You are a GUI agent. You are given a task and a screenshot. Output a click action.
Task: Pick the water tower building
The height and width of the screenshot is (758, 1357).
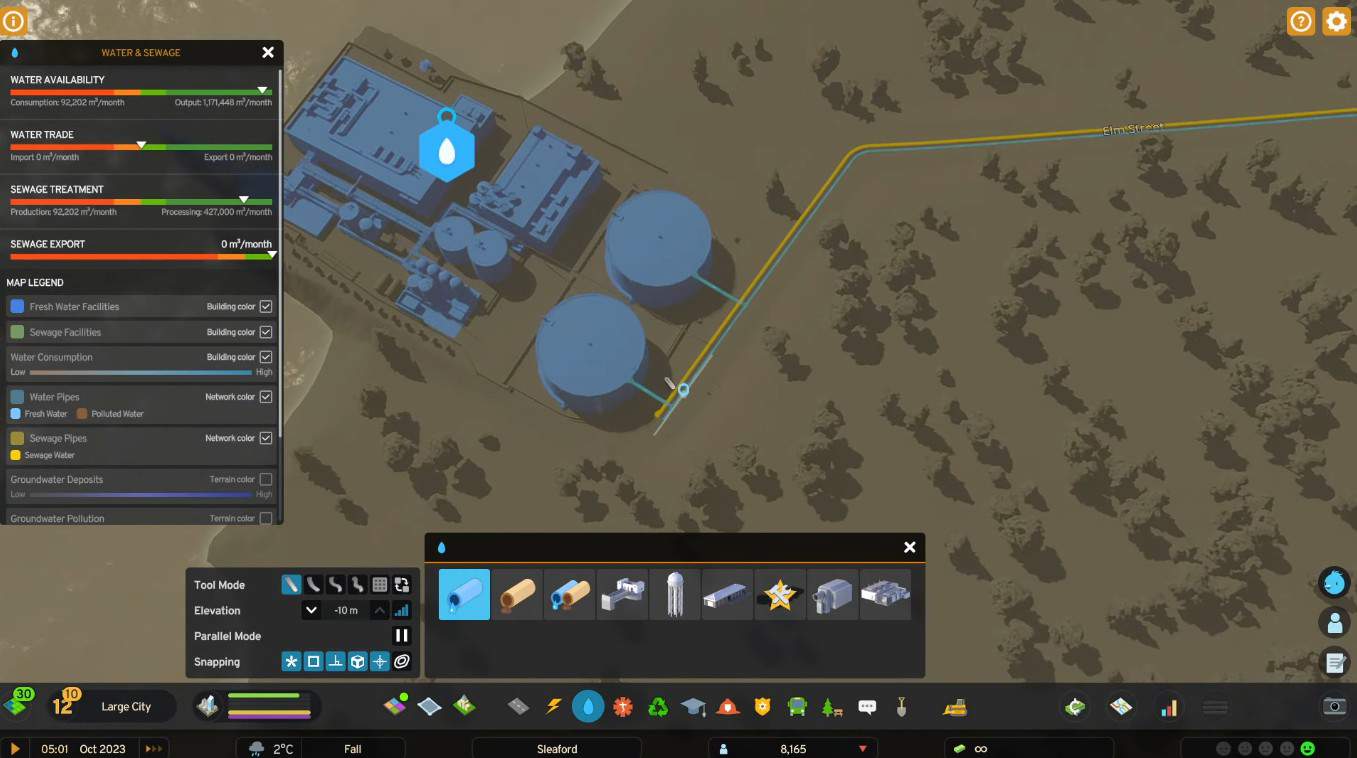pyautogui.click(x=675, y=594)
